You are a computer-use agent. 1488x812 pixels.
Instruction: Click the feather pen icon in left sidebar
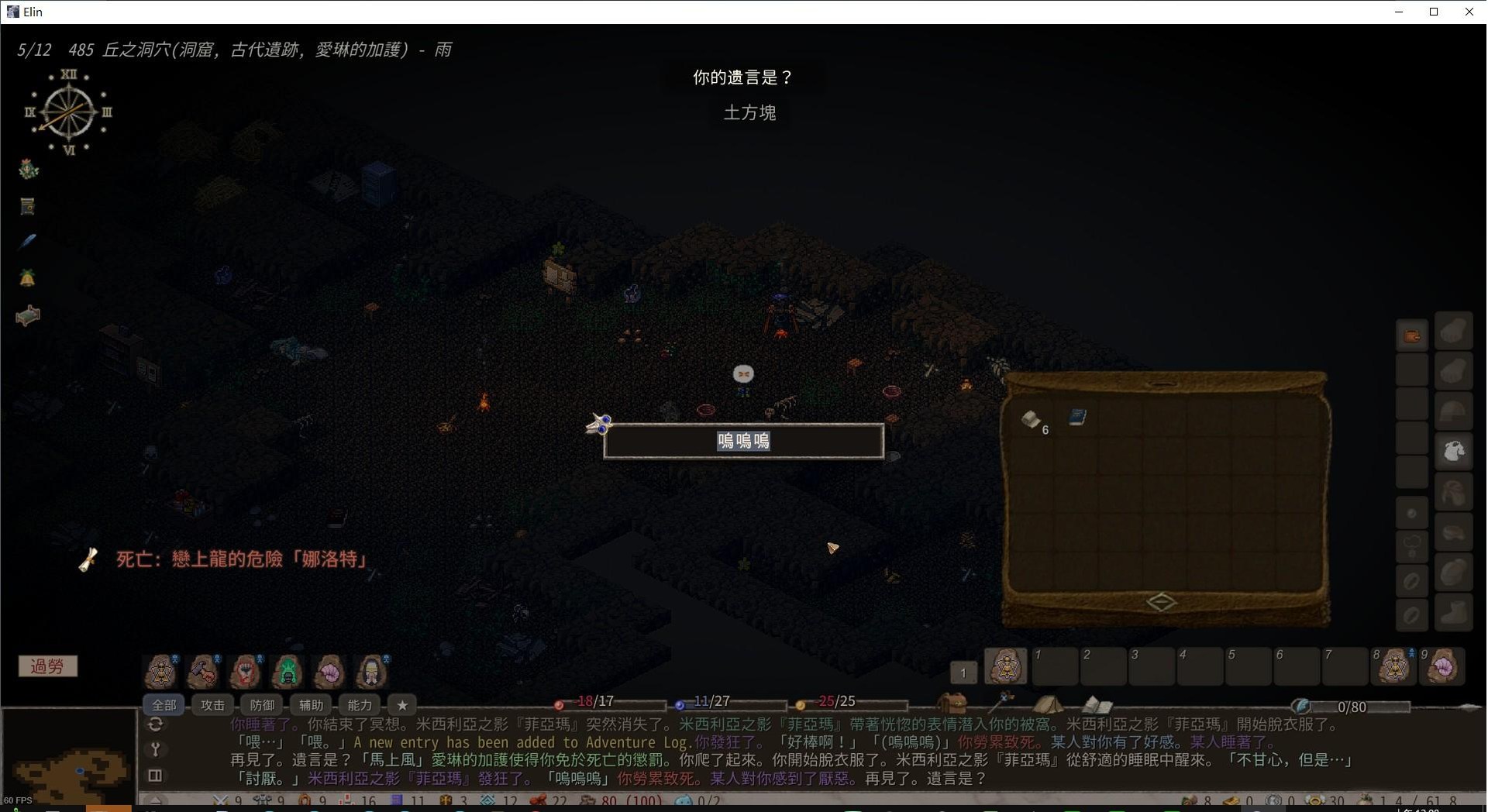point(28,242)
